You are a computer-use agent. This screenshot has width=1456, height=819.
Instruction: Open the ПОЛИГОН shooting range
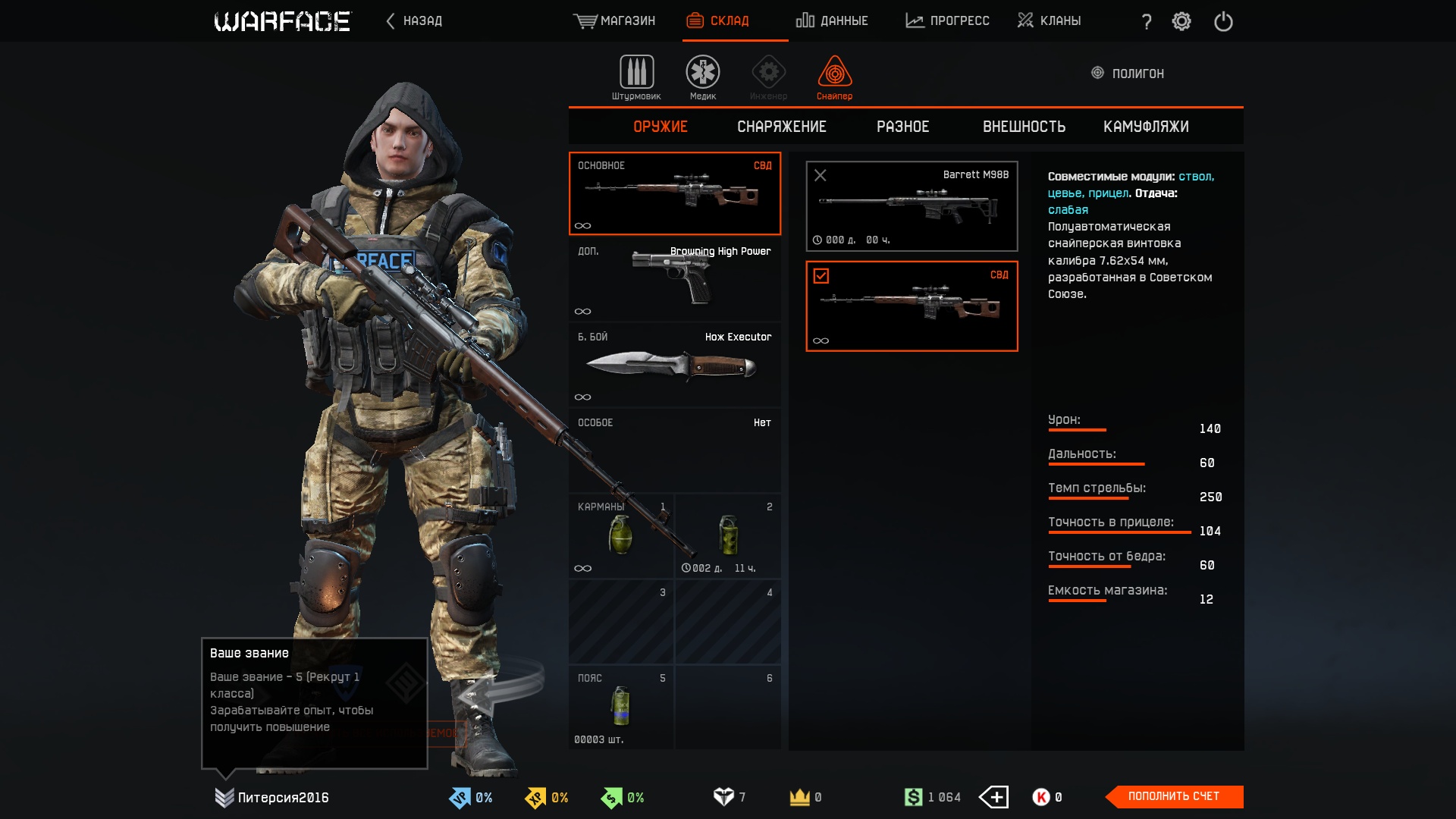click(1128, 74)
